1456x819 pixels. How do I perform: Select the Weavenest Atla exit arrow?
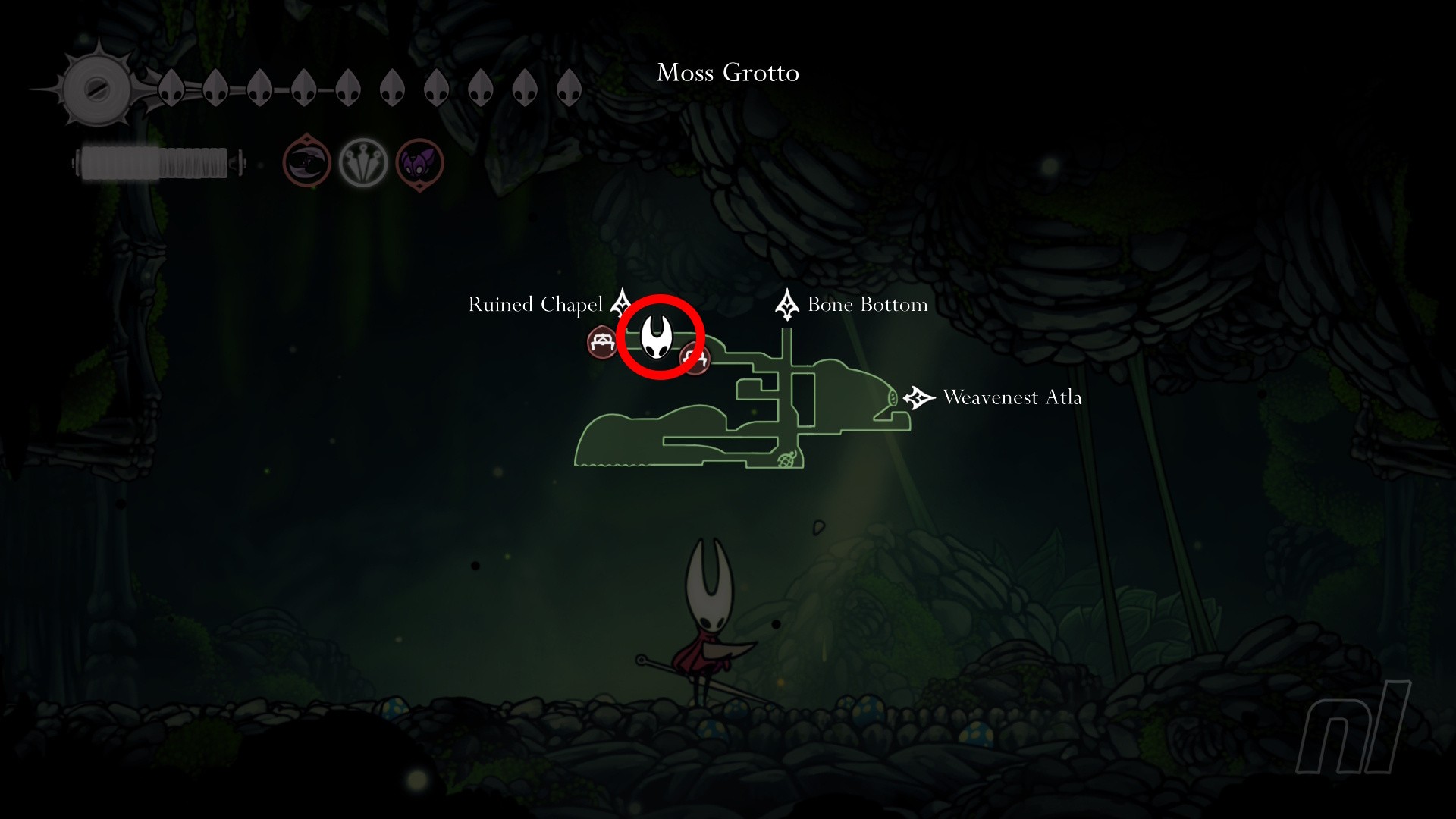click(918, 397)
